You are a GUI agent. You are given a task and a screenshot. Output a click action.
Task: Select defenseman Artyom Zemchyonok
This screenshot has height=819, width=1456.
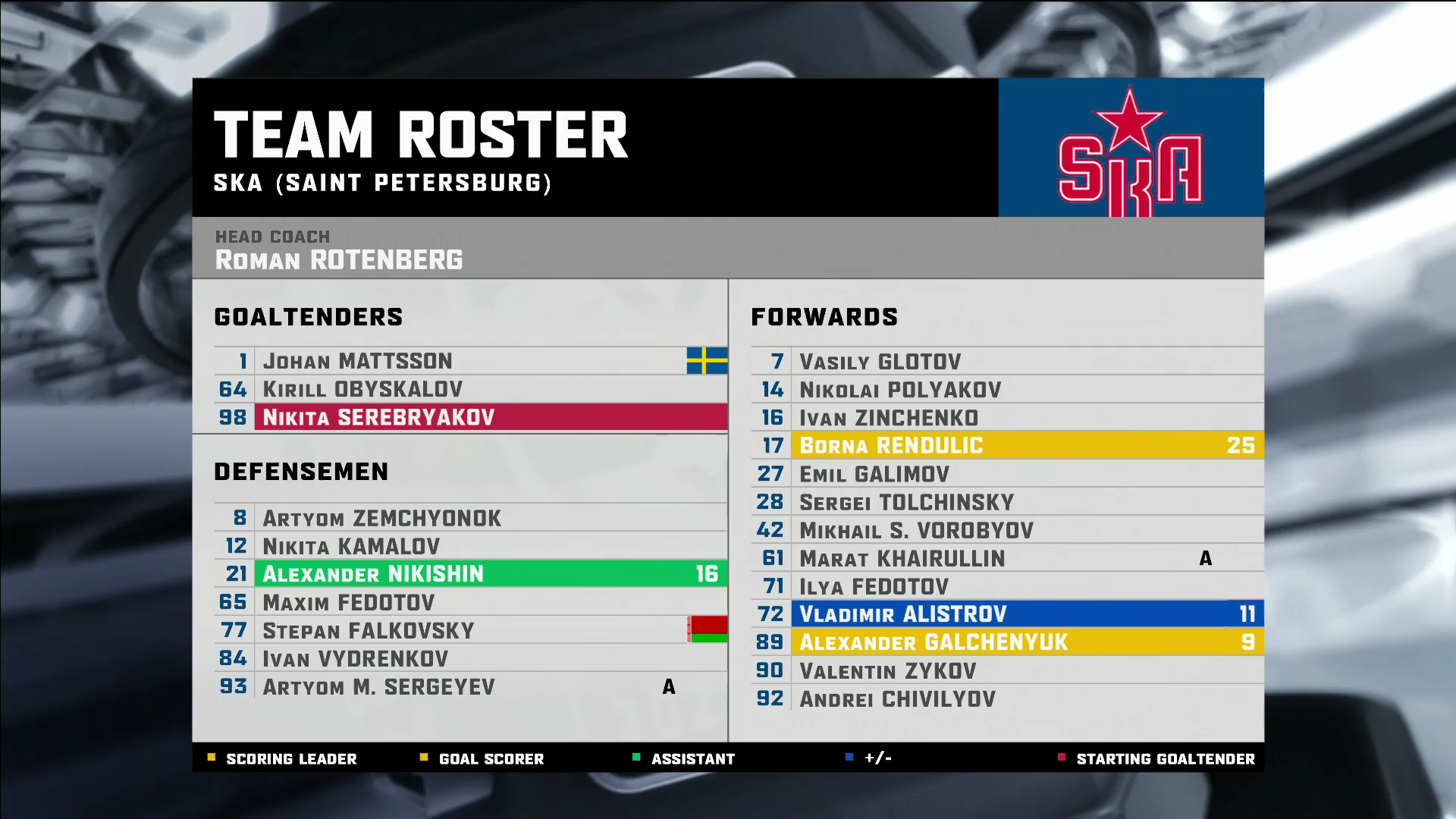(x=470, y=518)
